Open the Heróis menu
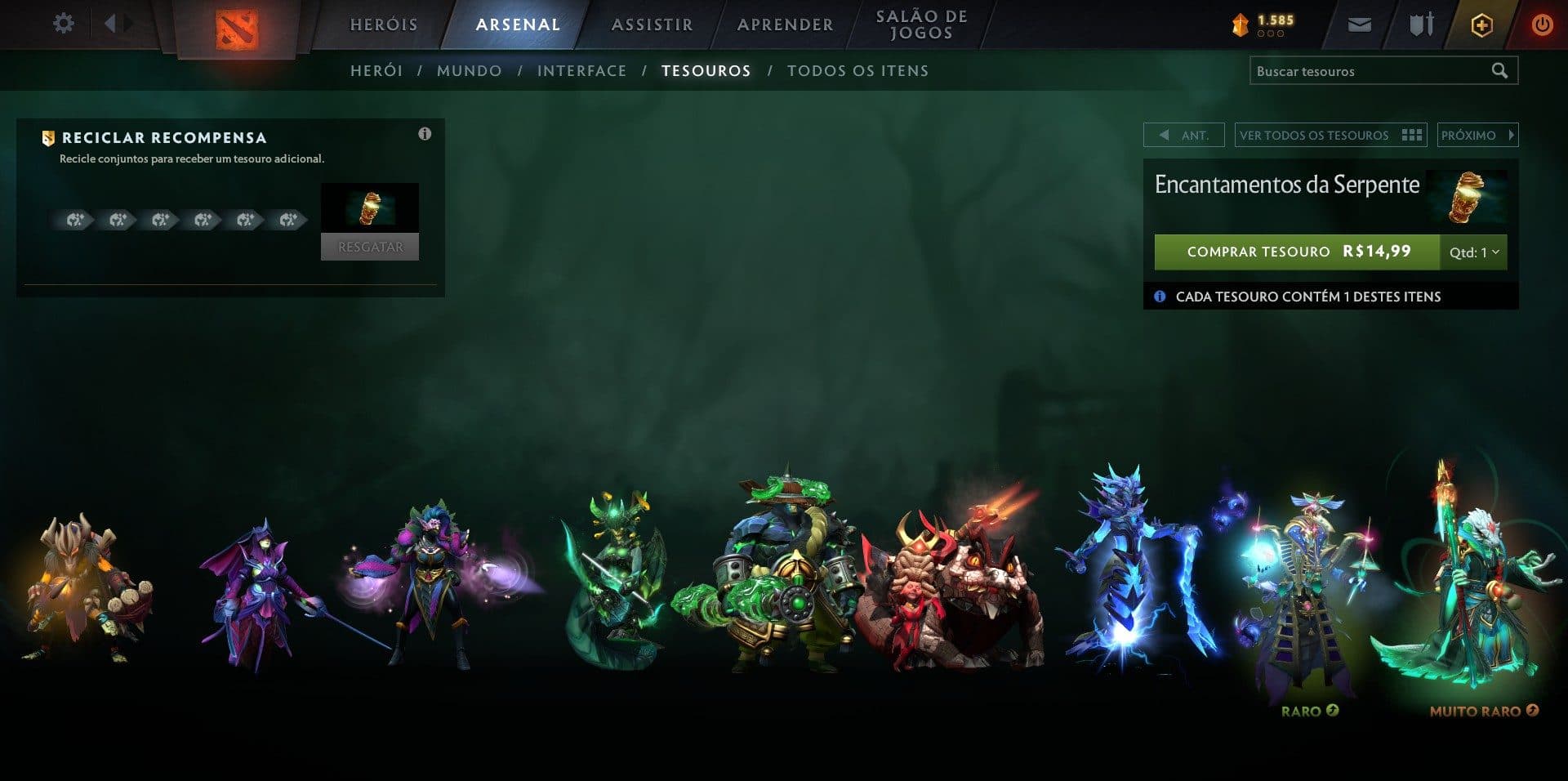Viewport: 1568px width, 781px height. 384,25
